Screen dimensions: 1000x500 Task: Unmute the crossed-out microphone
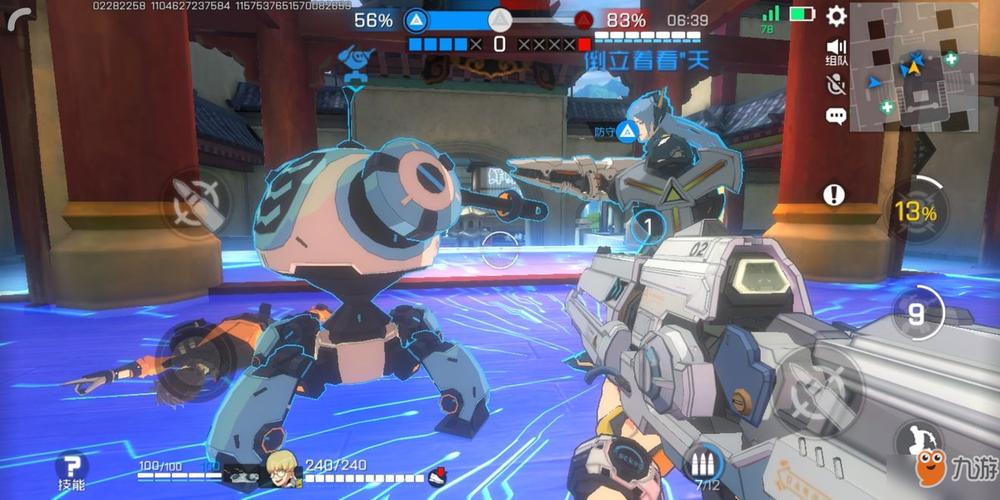836,84
